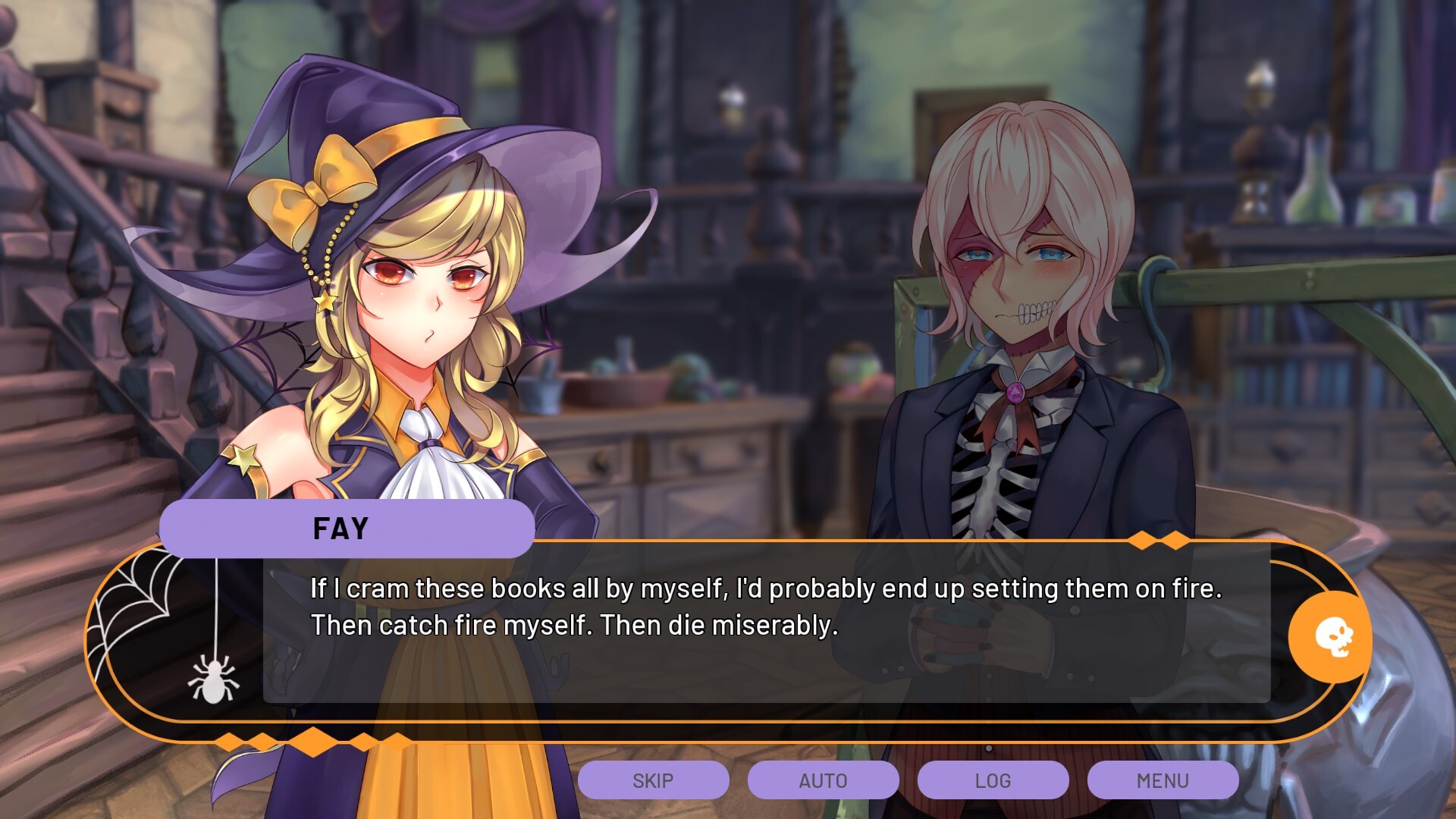Open the game MENU screen
The width and height of the screenshot is (1456, 819).
[1163, 780]
